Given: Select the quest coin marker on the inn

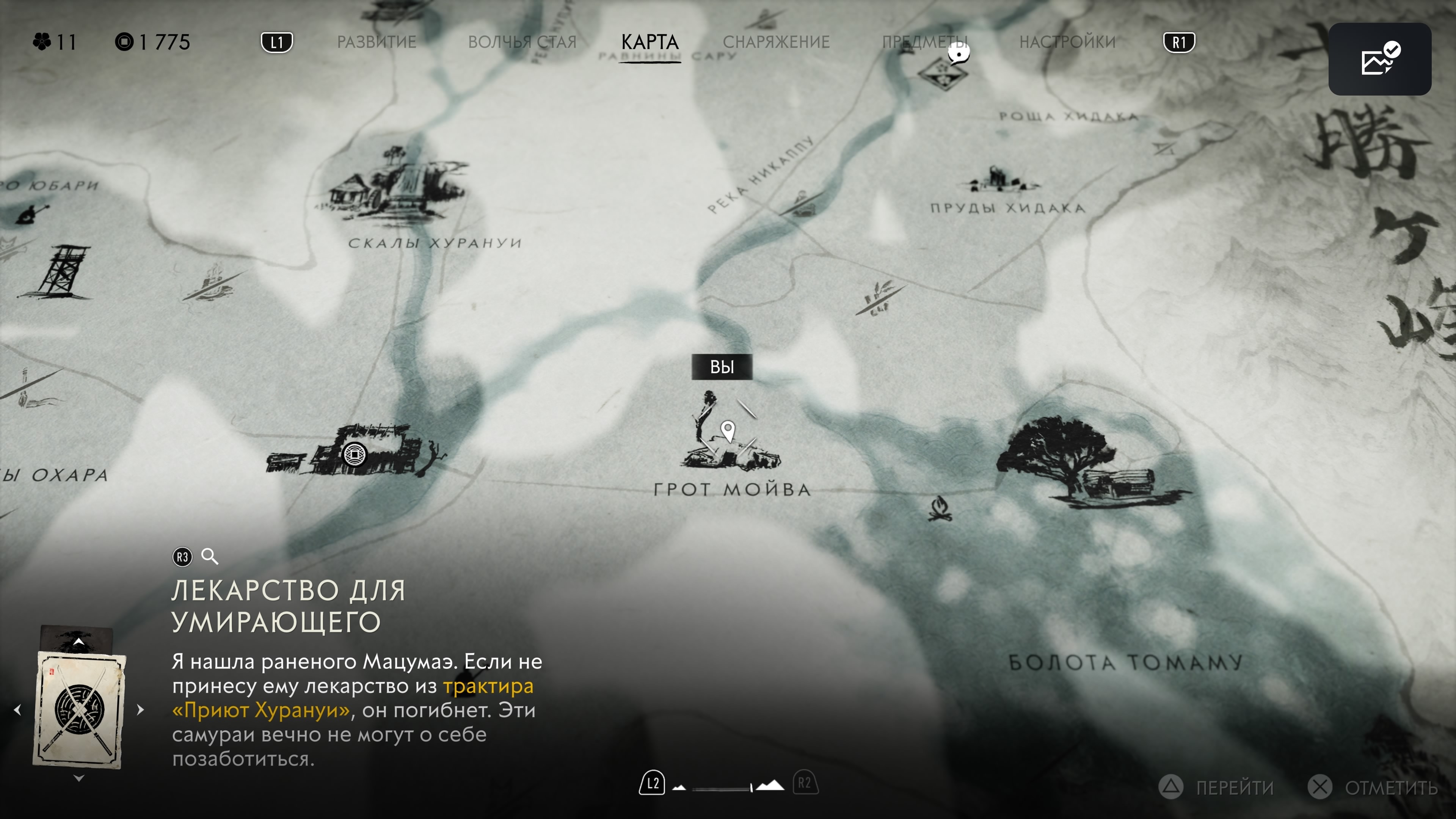Looking at the screenshot, I should click(355, 454).
